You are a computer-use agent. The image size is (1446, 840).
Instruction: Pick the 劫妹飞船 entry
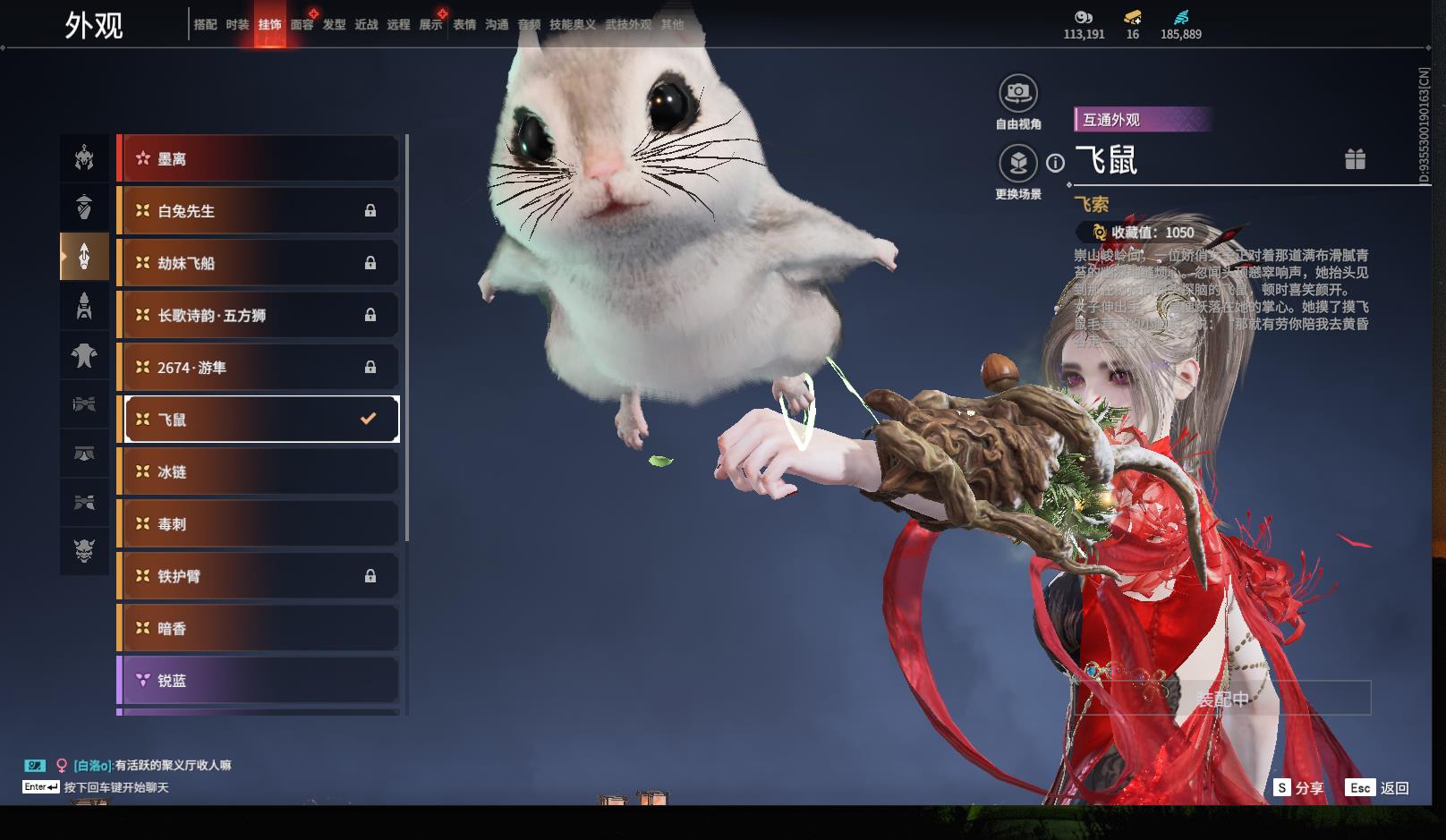[x=259, y=263]
